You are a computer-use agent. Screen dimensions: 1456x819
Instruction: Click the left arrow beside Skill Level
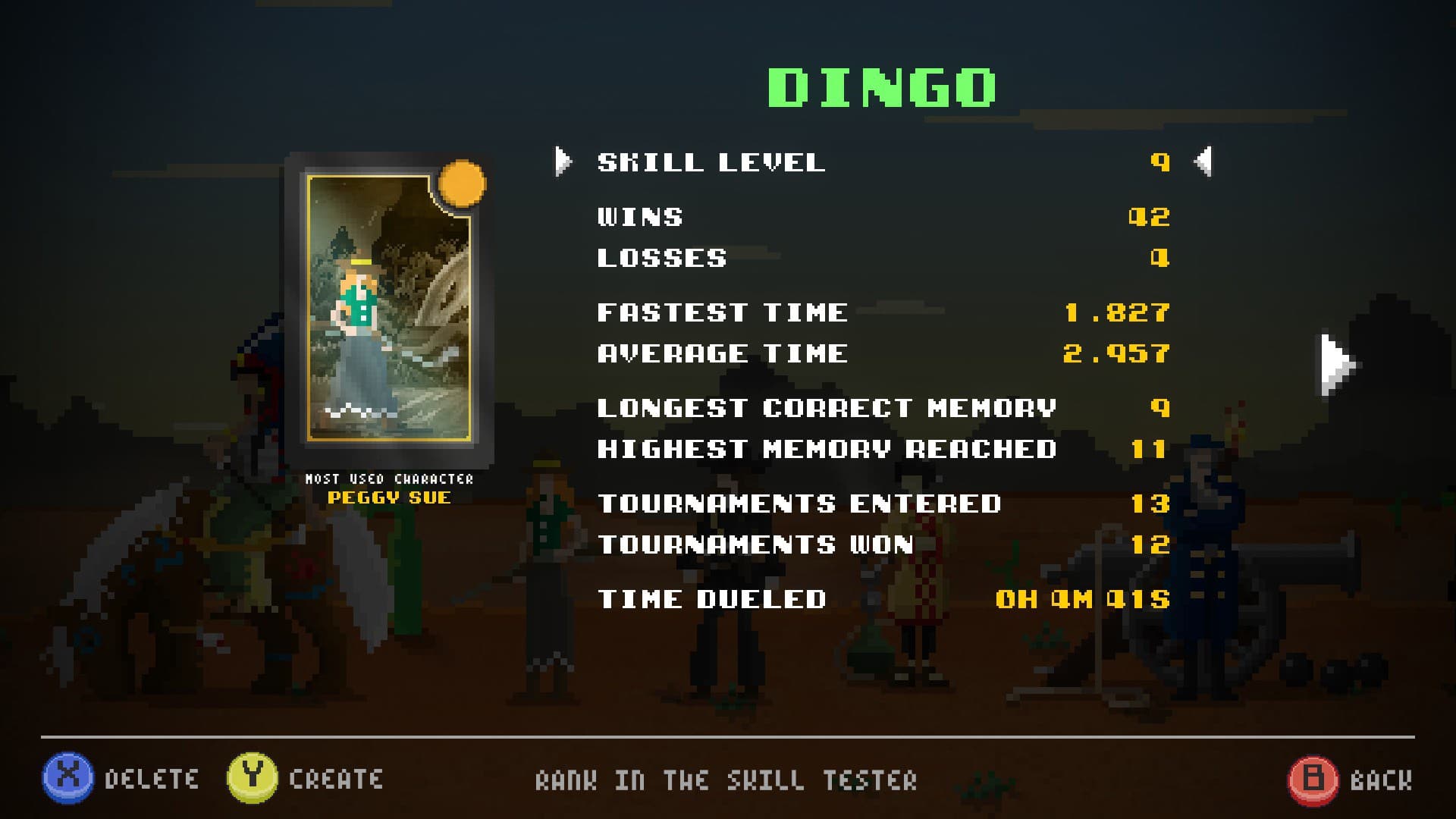click(561, 161)
